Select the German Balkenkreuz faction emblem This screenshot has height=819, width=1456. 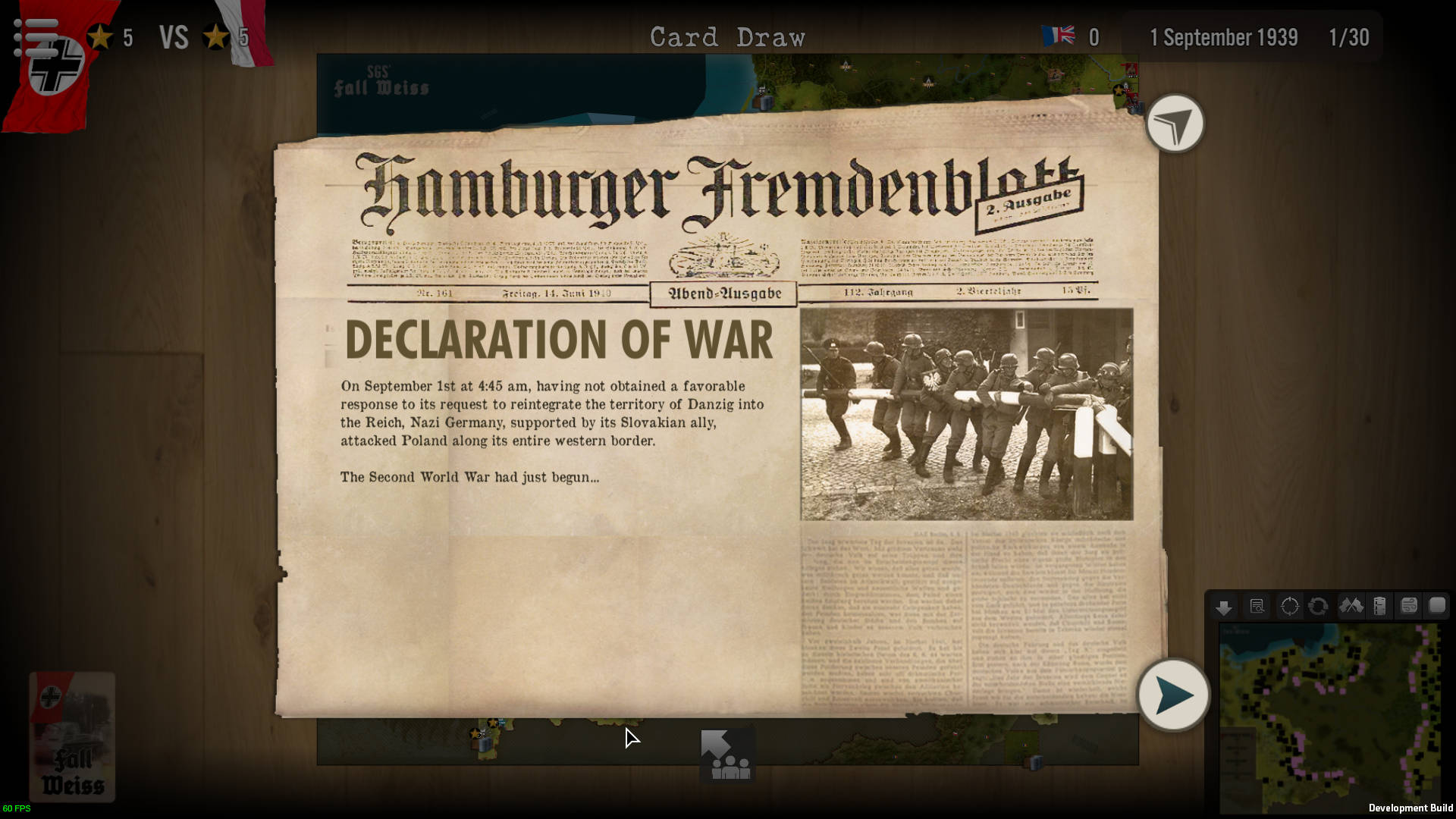pos(58,67)
